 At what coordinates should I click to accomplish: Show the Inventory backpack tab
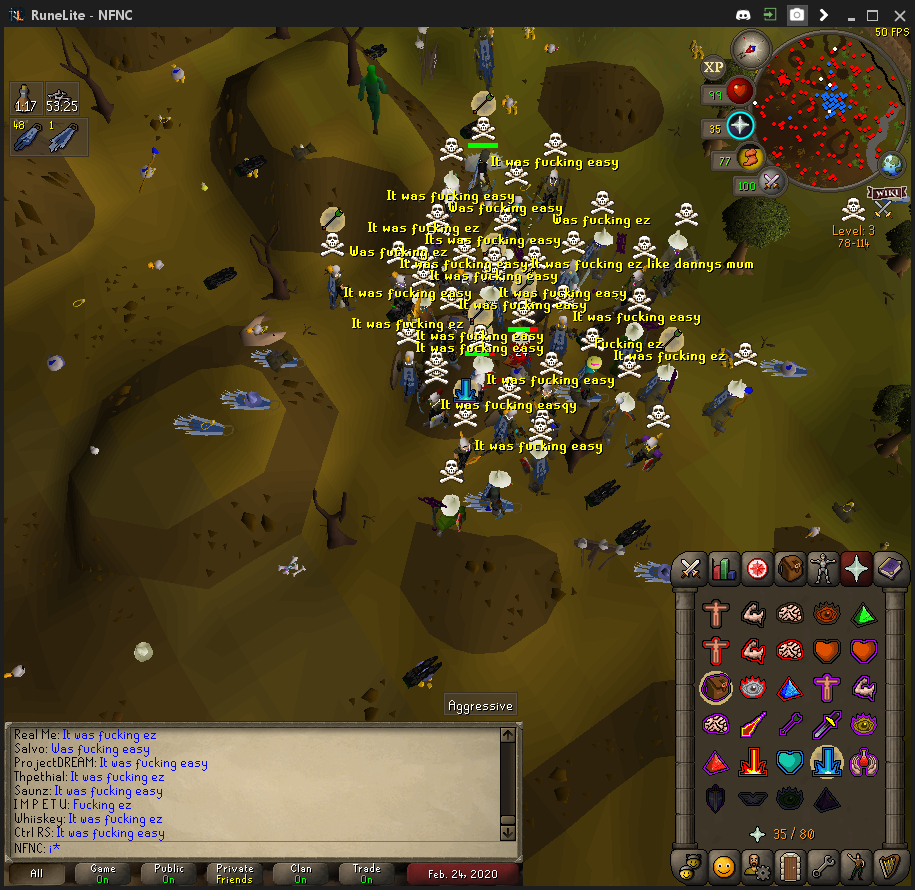point(790,569)
